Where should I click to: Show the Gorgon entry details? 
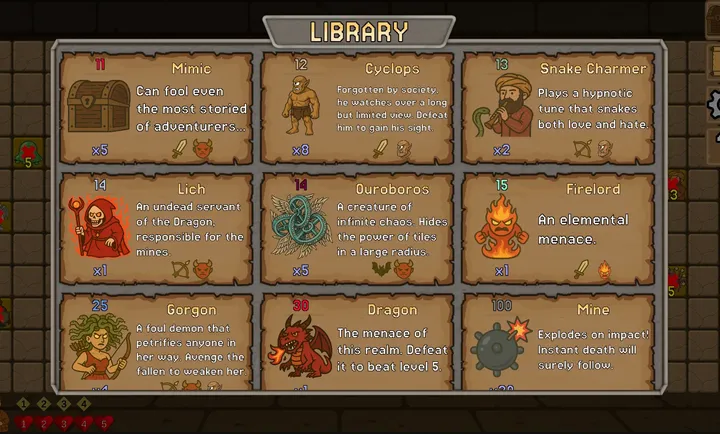(x=156, y=342)
